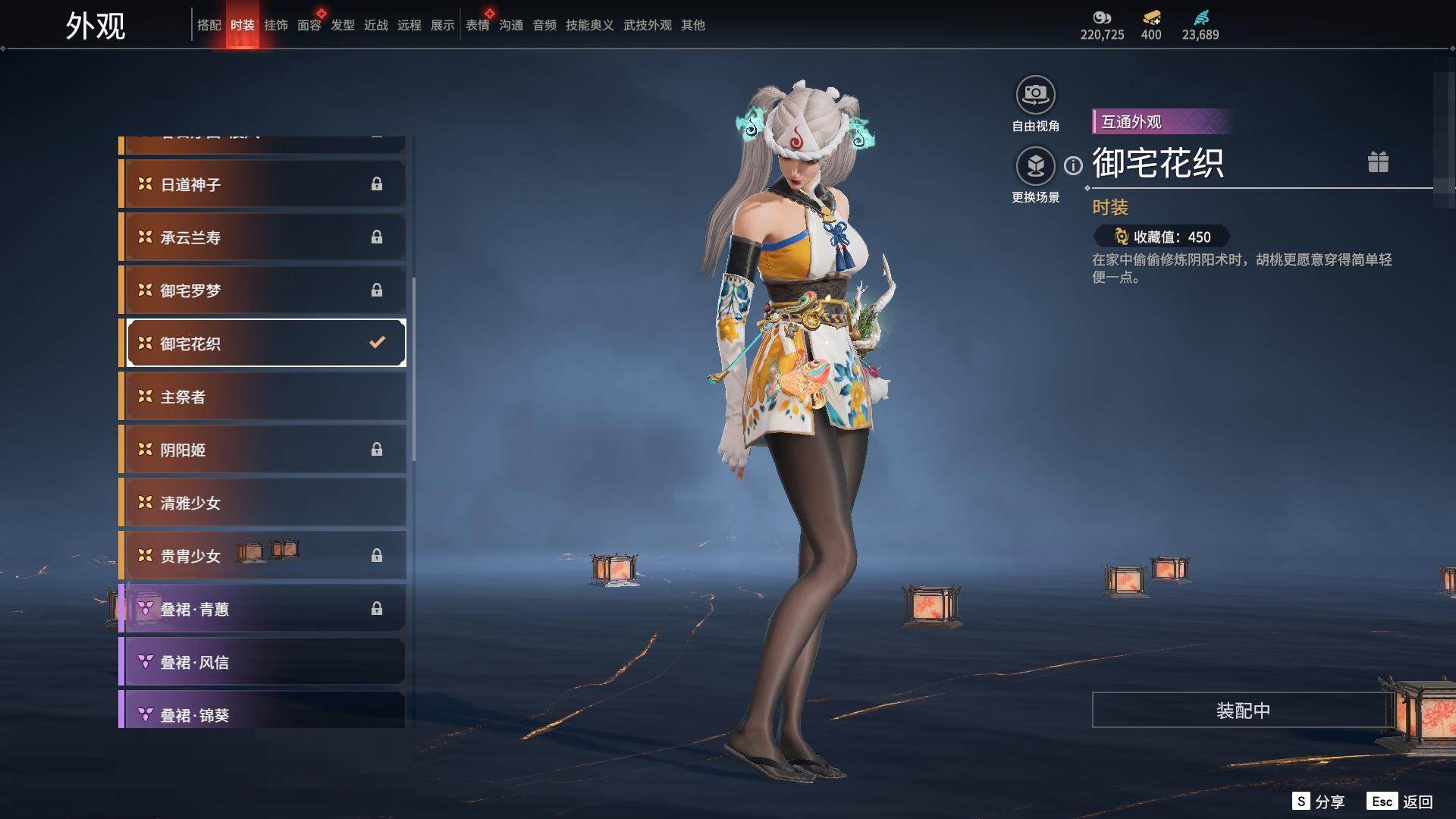
Task: Go to the 发型 hairstyle tab
Action: click(x=342, y=25)
